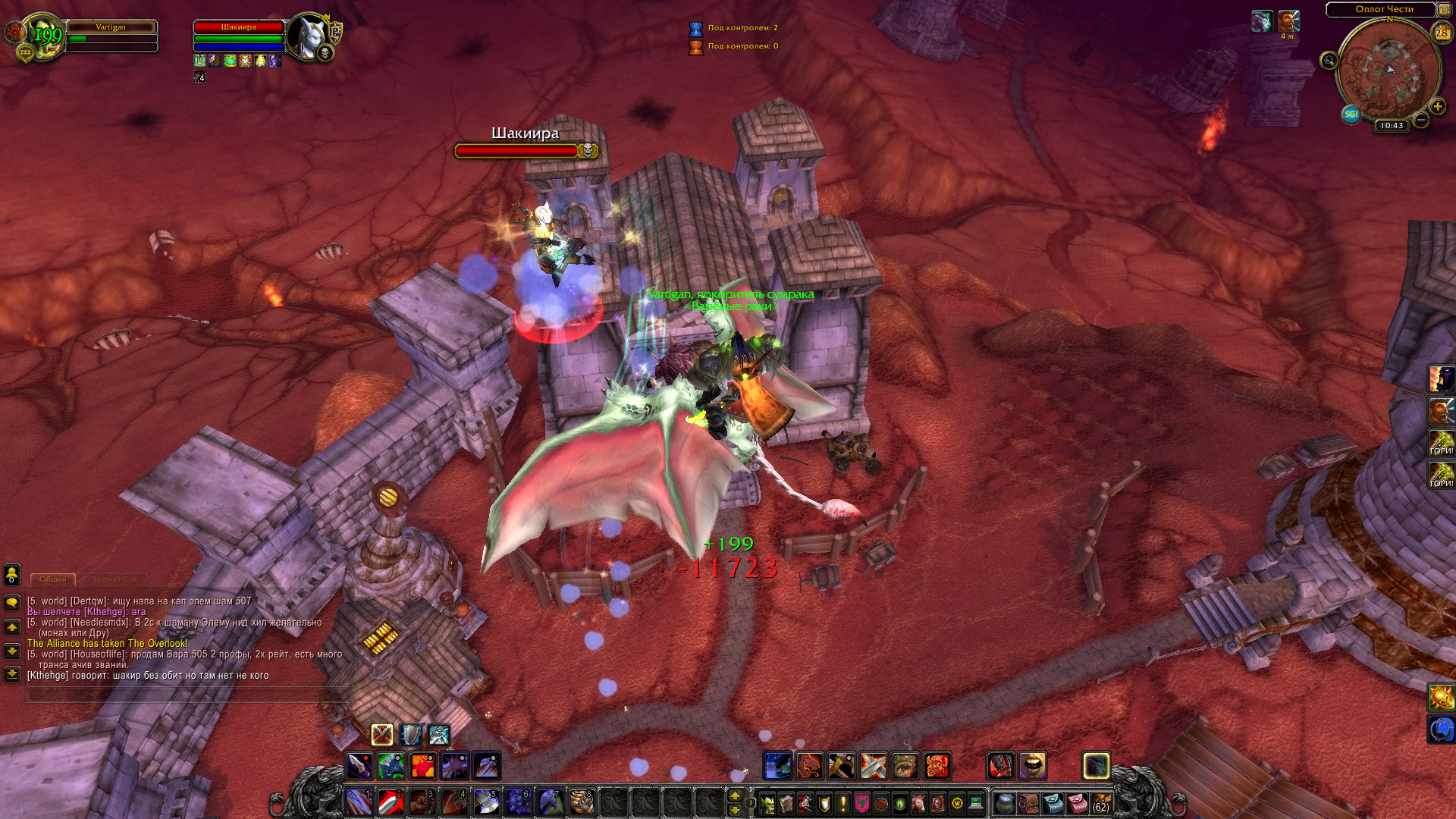Open the chat speech-bubble menu button
This screenshot has height=819, width=1456.
(x=12, y=603)
